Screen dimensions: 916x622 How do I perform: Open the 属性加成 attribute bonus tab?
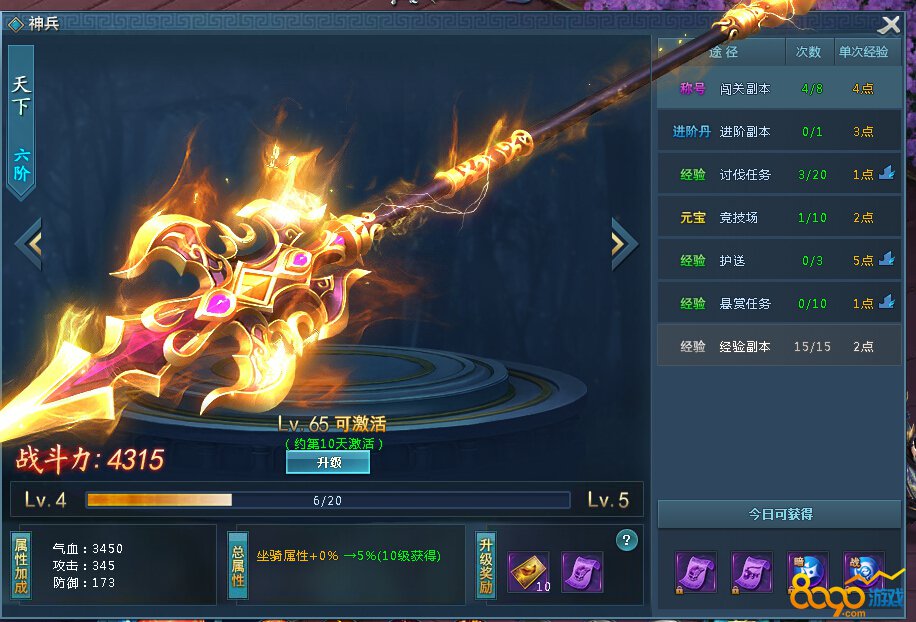tap(20, 565)
